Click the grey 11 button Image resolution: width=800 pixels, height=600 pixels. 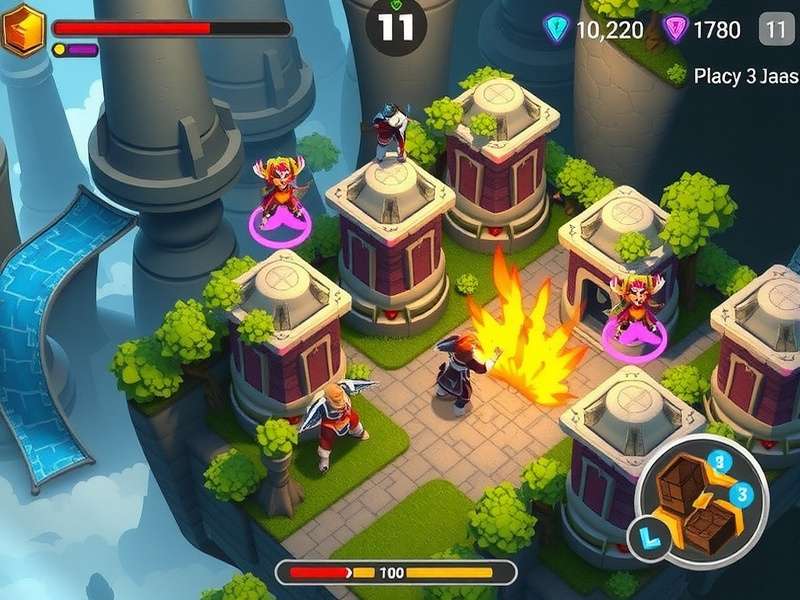tap(776, 29)
